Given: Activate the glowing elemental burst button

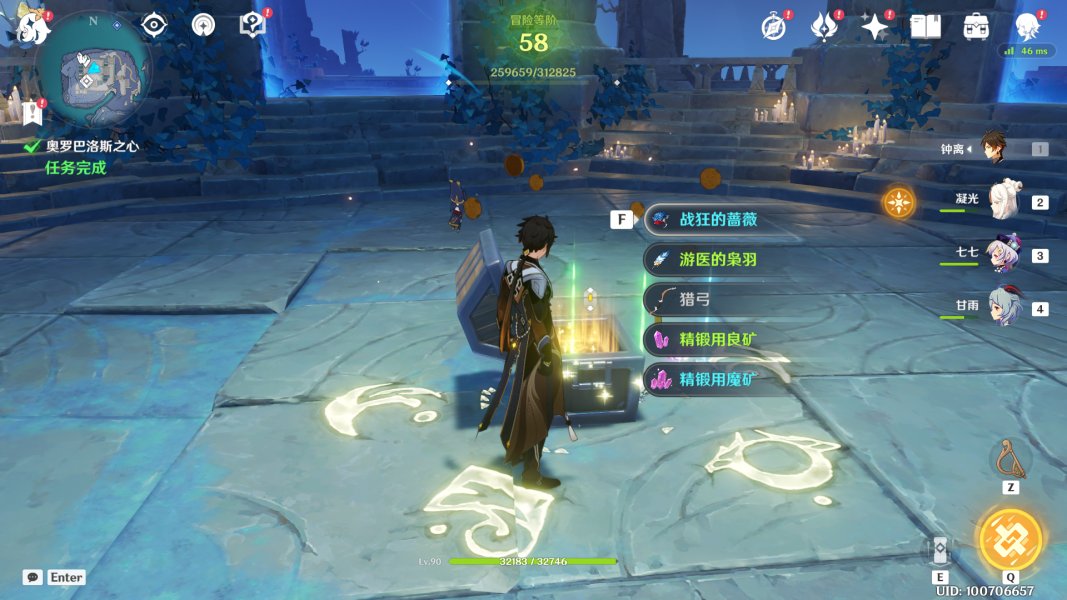Looking at the screenshot, I should (1010, 538).
